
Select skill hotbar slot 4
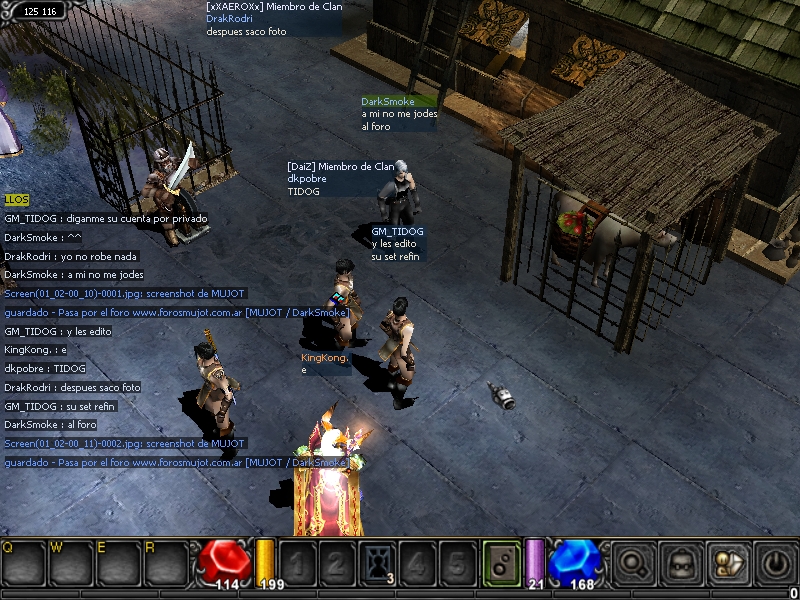coord(417,563)
